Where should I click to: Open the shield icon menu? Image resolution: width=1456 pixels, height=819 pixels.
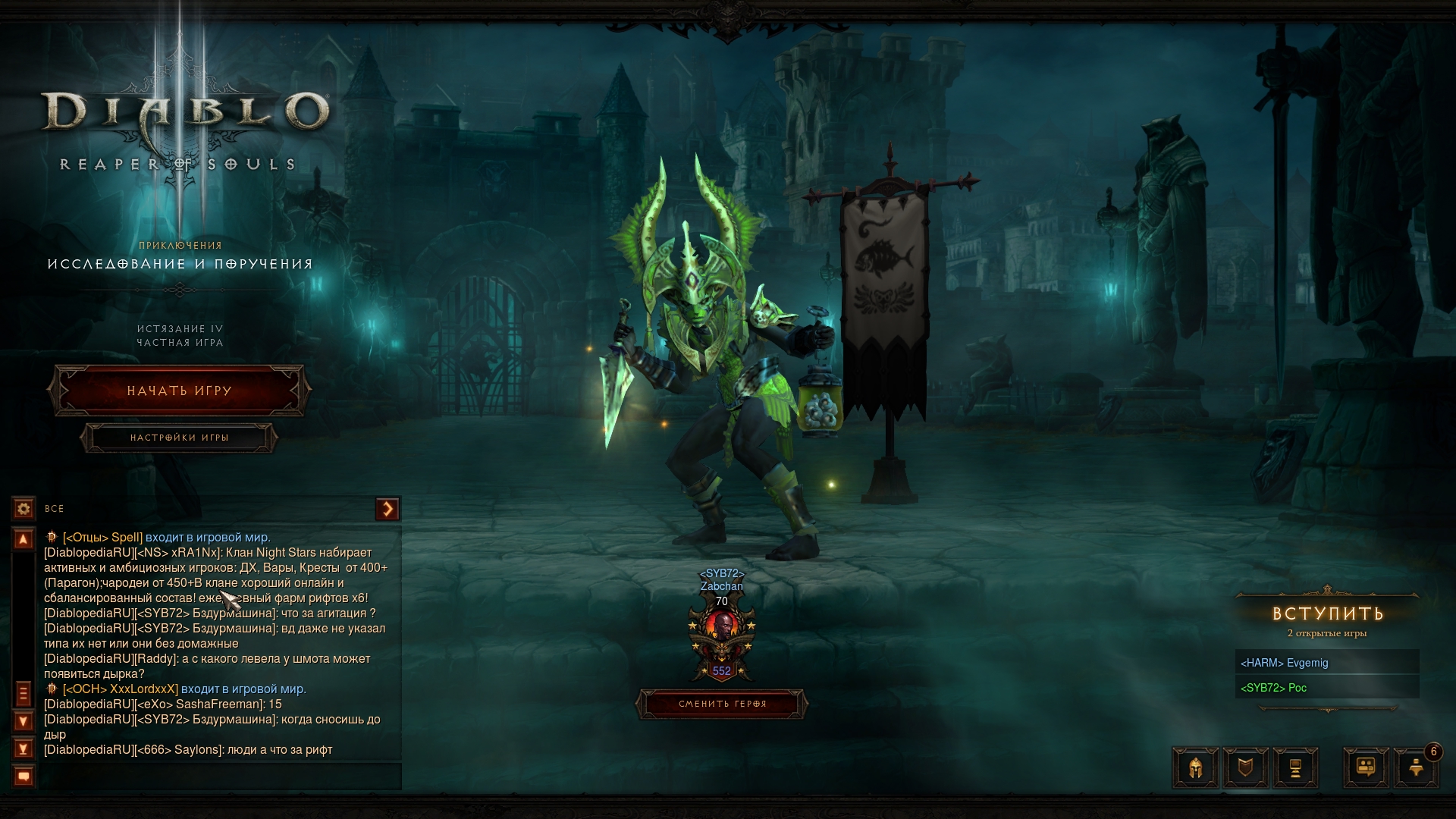pyautogui.click(x=1245, y=767)
